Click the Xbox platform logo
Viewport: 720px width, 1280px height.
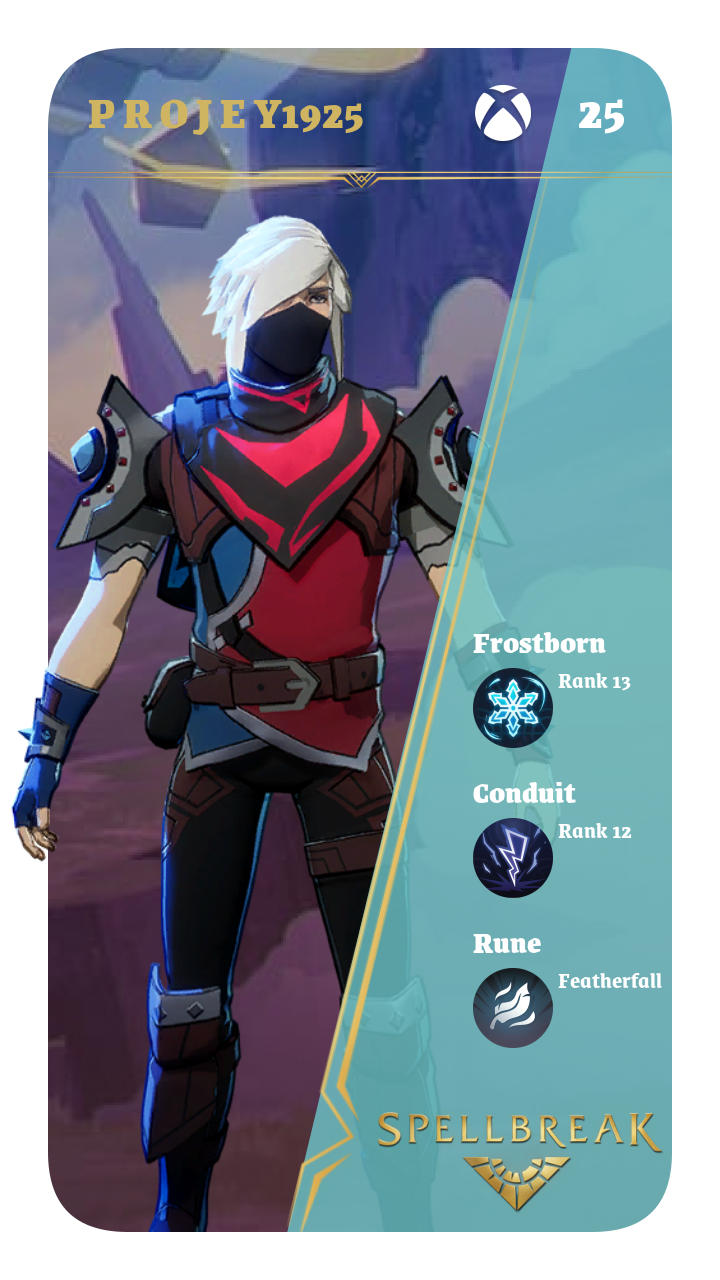point(502,114)
